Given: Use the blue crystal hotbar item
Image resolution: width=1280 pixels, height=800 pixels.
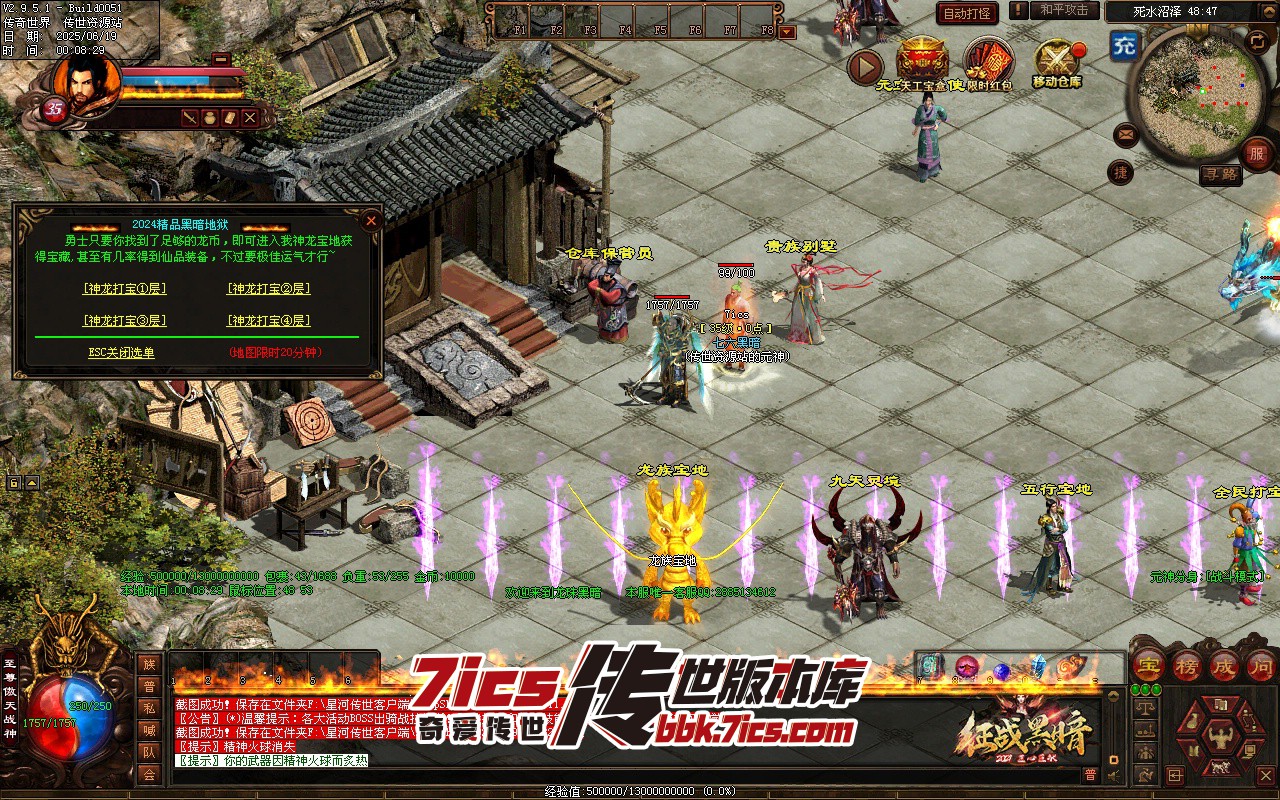Looking at the screenshot, I should click(x=1037, y=667).
